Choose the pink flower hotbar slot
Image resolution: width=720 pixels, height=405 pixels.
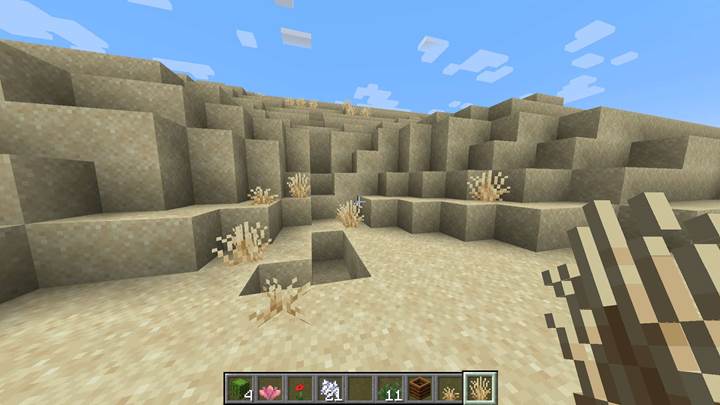pos(269,388)
